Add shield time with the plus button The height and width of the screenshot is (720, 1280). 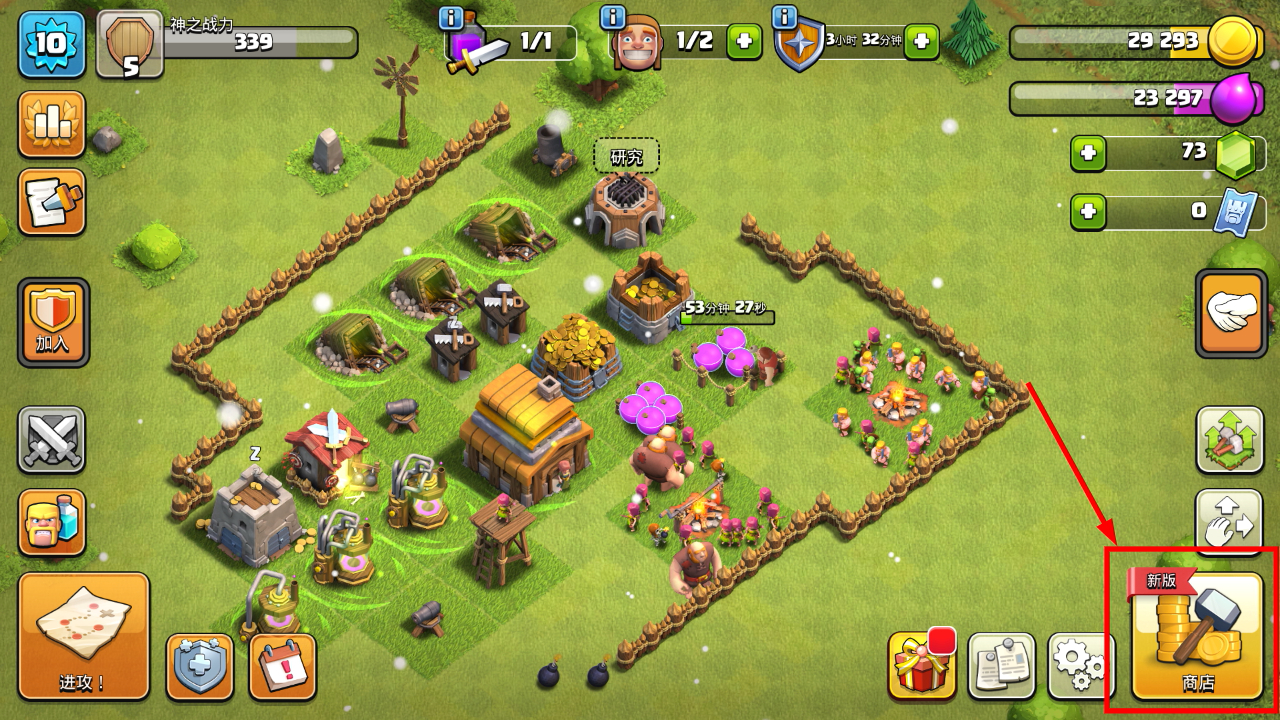[921, 42]
